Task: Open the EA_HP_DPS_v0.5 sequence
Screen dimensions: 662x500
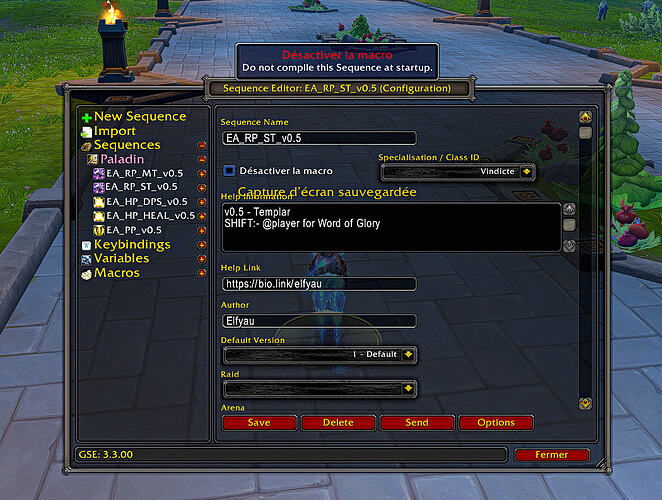Action: 146,201
